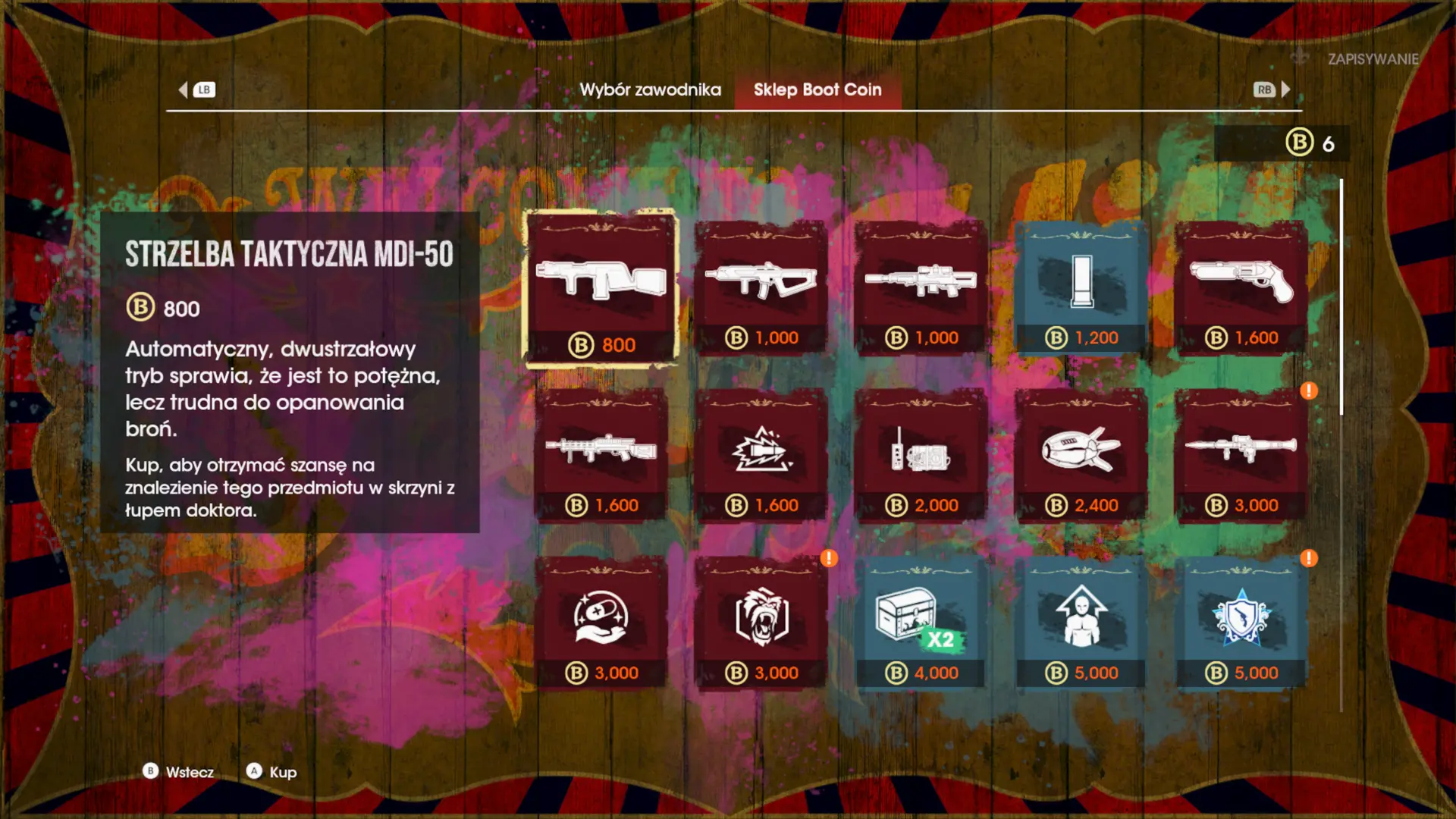Switch to the Wybór zawodnika tab
Screen dimensions: 1456x819
pos(650,89)
